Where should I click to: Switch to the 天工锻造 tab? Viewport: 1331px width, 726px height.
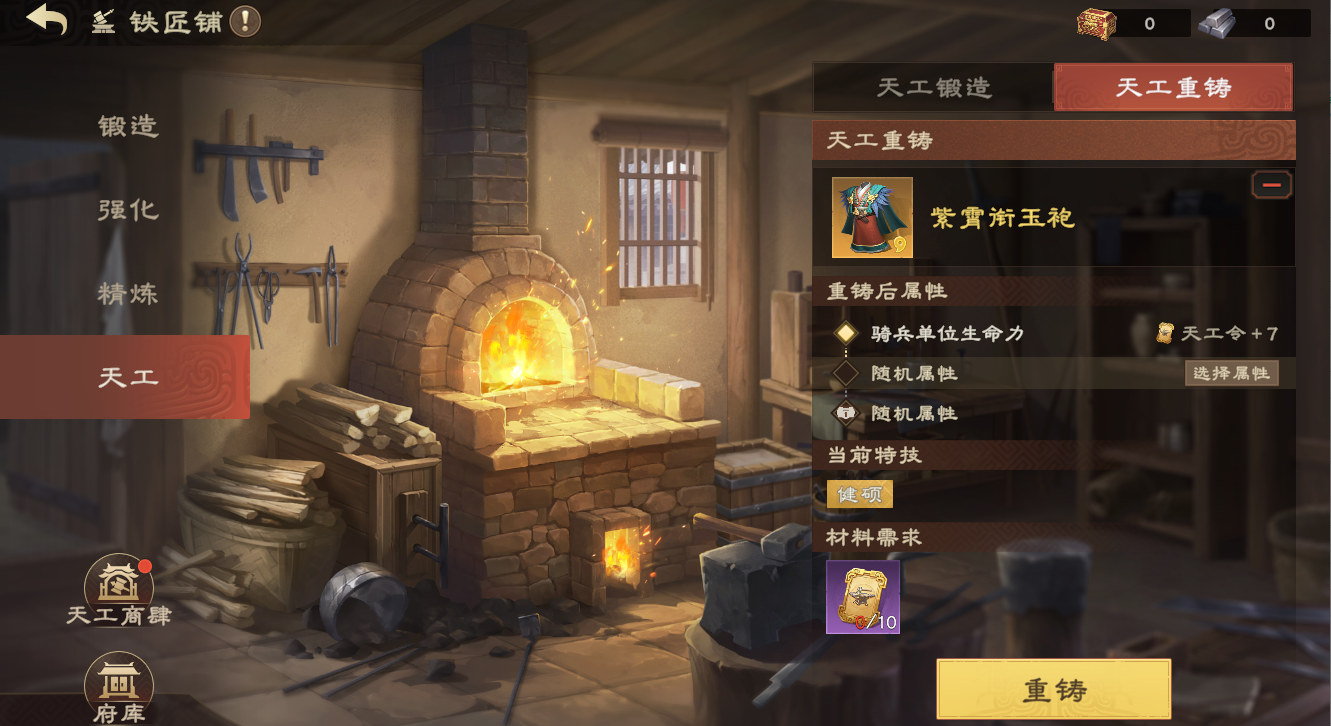point(933,88)
